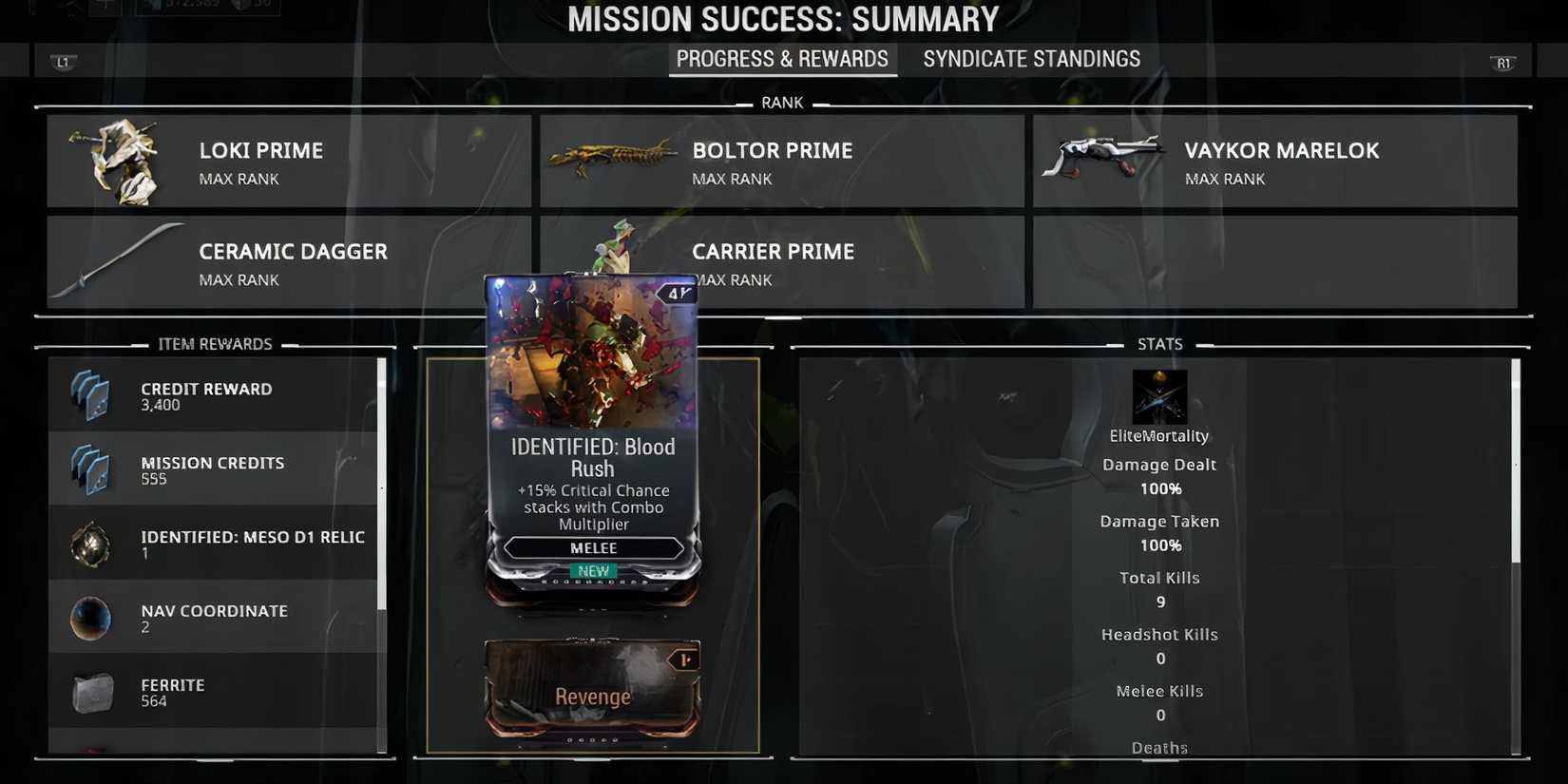This screenshot has height=784, width=1568.
Task: Click the MELEE label on the mod
Action: [x=592, y=548]
